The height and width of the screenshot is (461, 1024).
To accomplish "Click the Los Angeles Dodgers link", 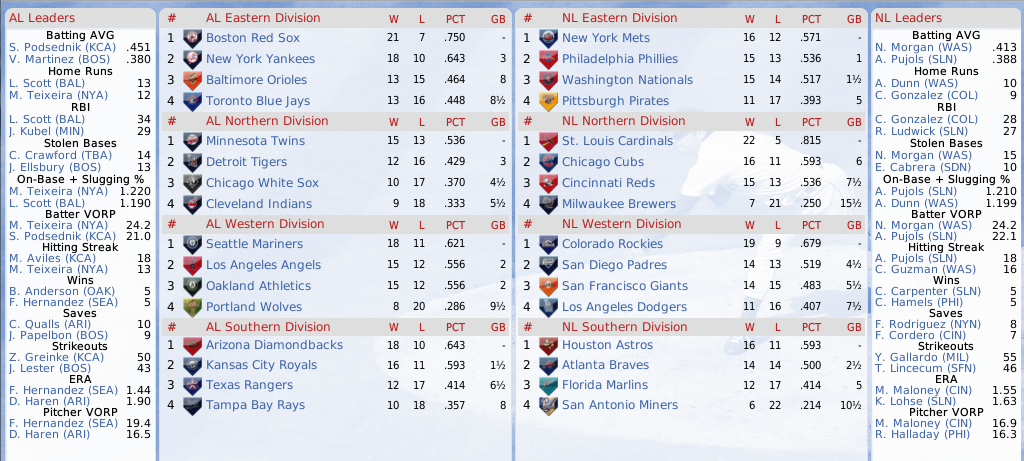I will click(x=624, y=307).
